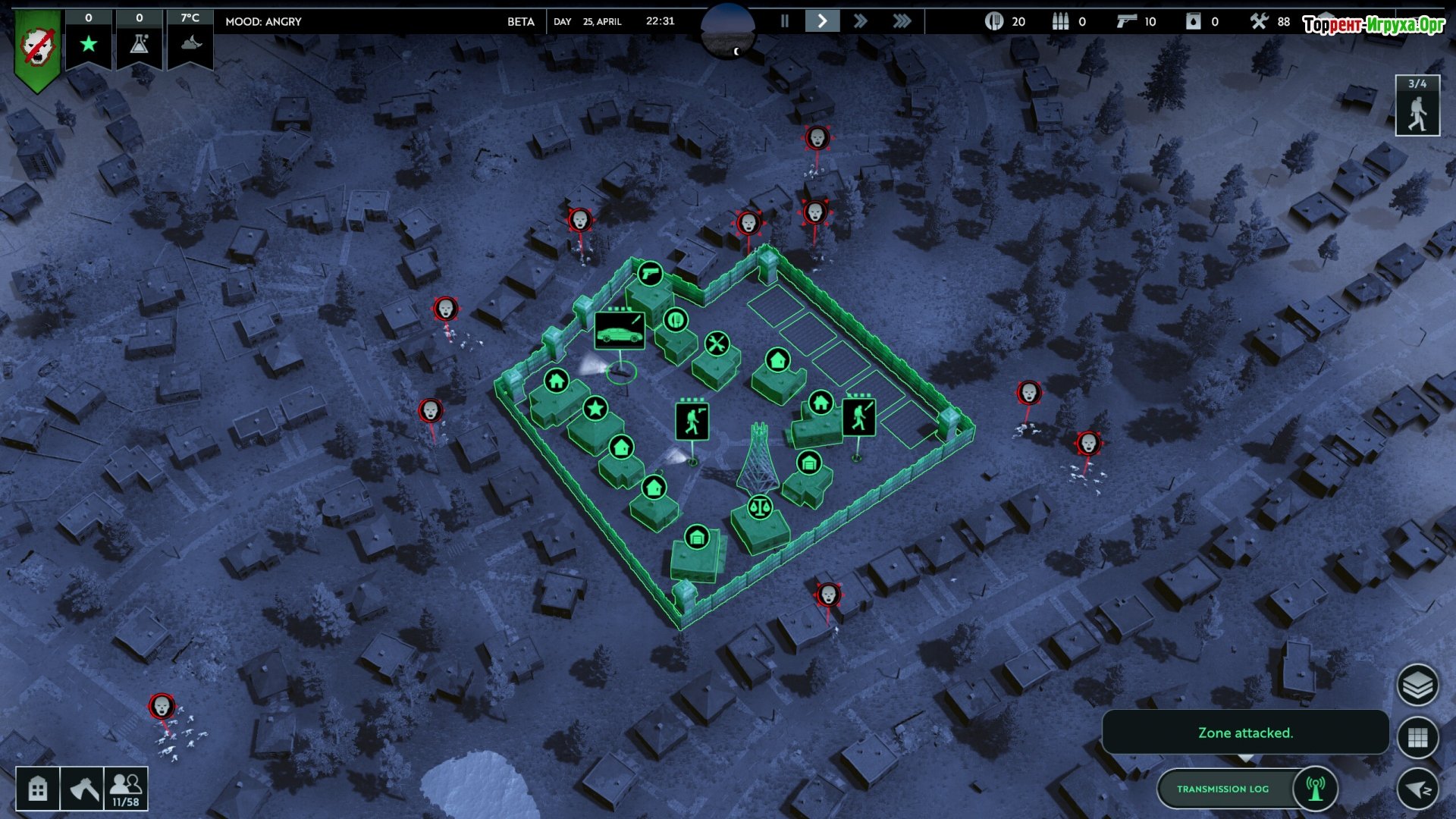Viewport: 1456px width, 819px height.
Task: Open the research flask banner
Action: (139, 43)
